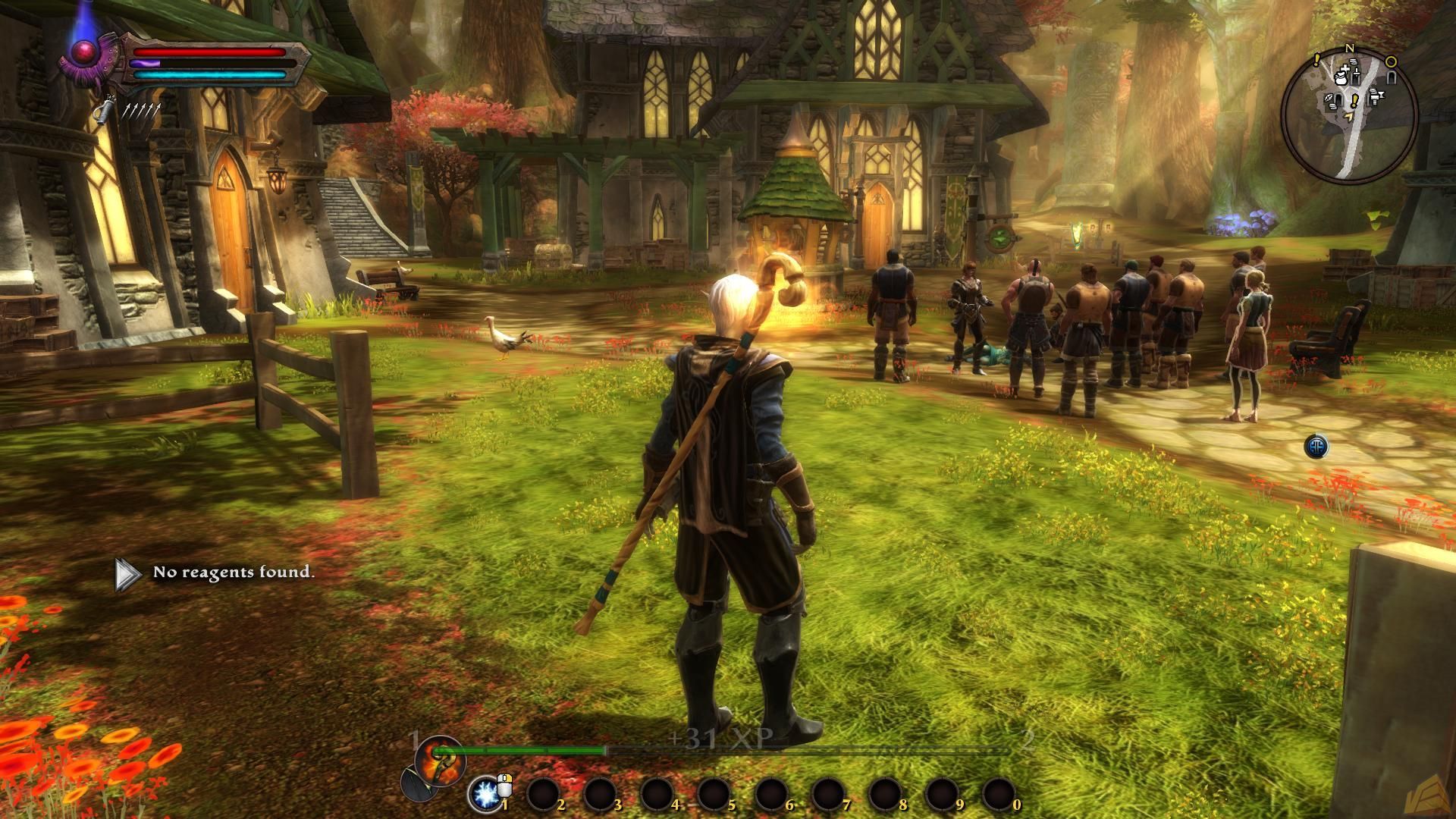
Task: Click the purple Fate orb gem above the health bar
Action: [x=83, y=52]
